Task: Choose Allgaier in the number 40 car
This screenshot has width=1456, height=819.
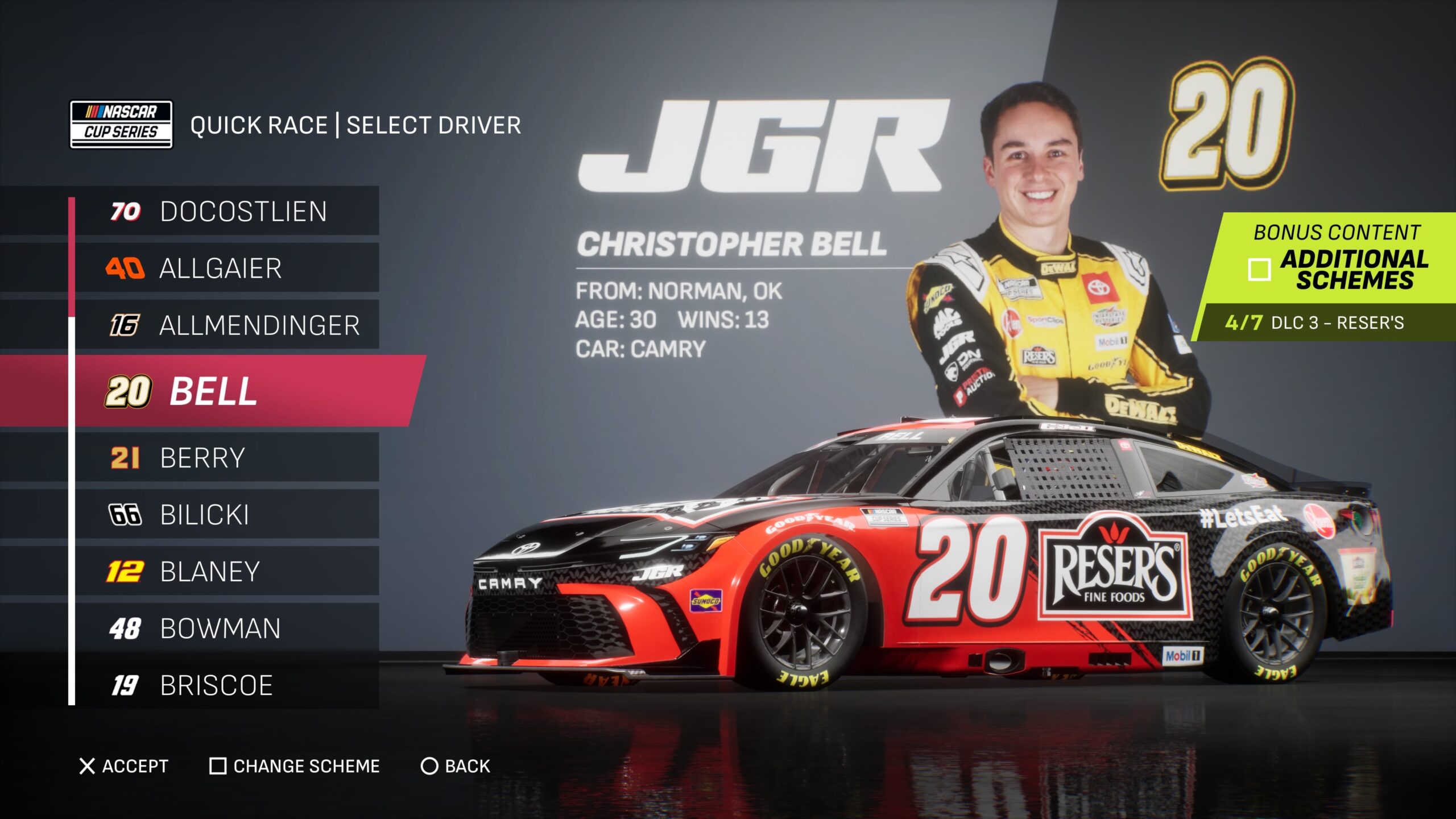Action: click(x=227, y=268)
